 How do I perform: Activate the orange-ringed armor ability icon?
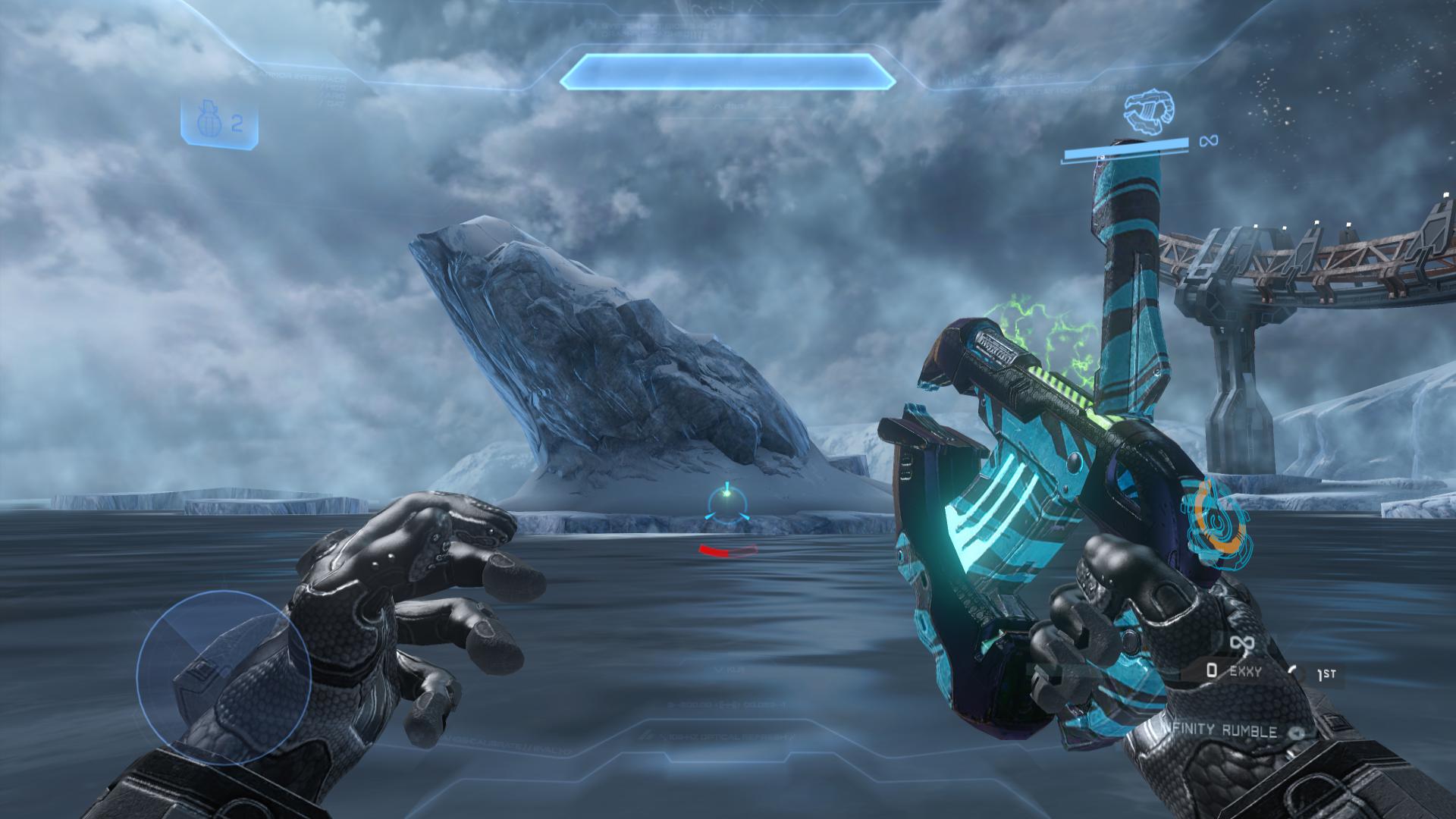click(1219, 522)
